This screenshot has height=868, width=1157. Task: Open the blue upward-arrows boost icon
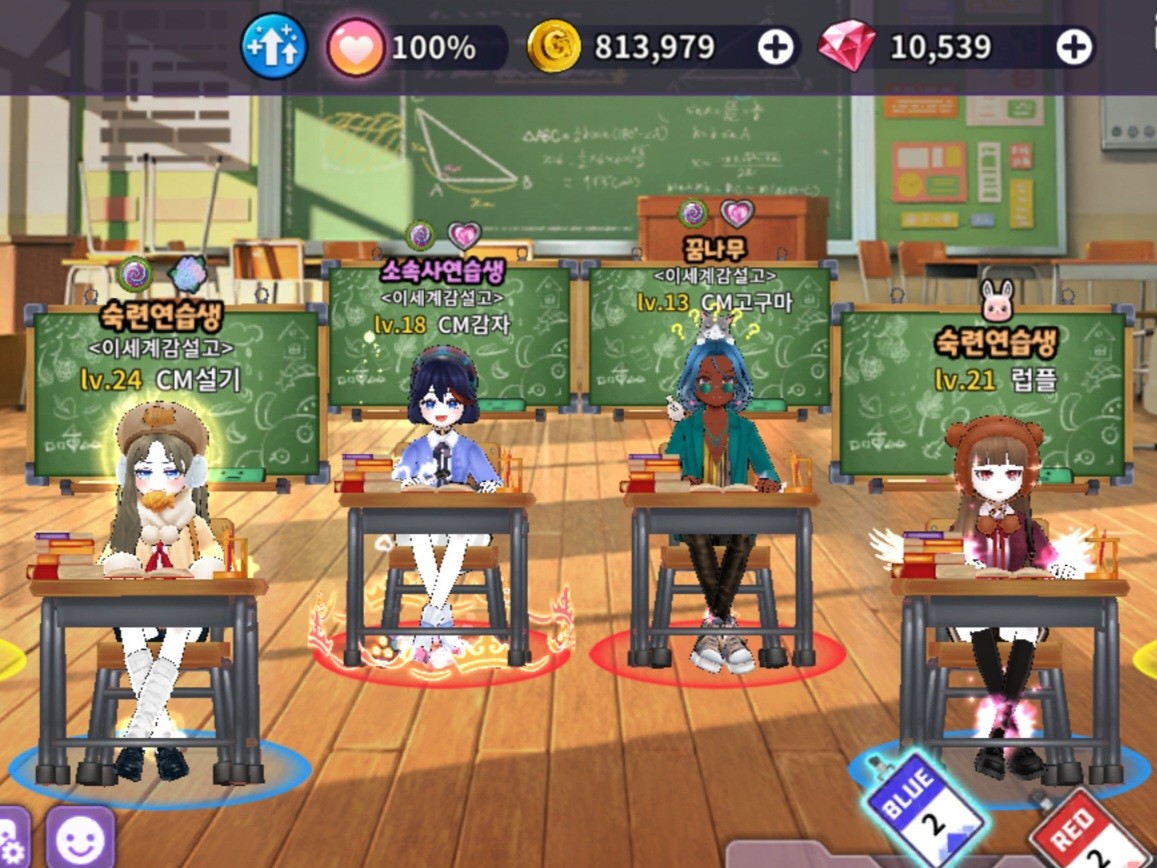(x=273, y=46)
